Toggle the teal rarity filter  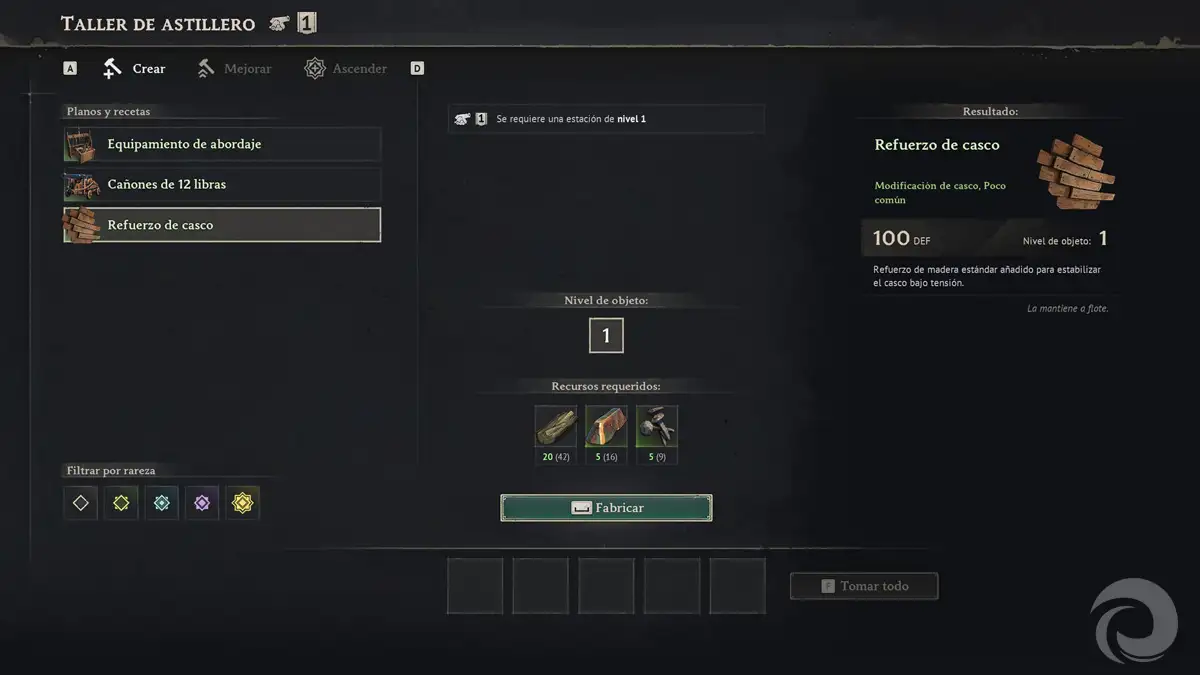161,503
